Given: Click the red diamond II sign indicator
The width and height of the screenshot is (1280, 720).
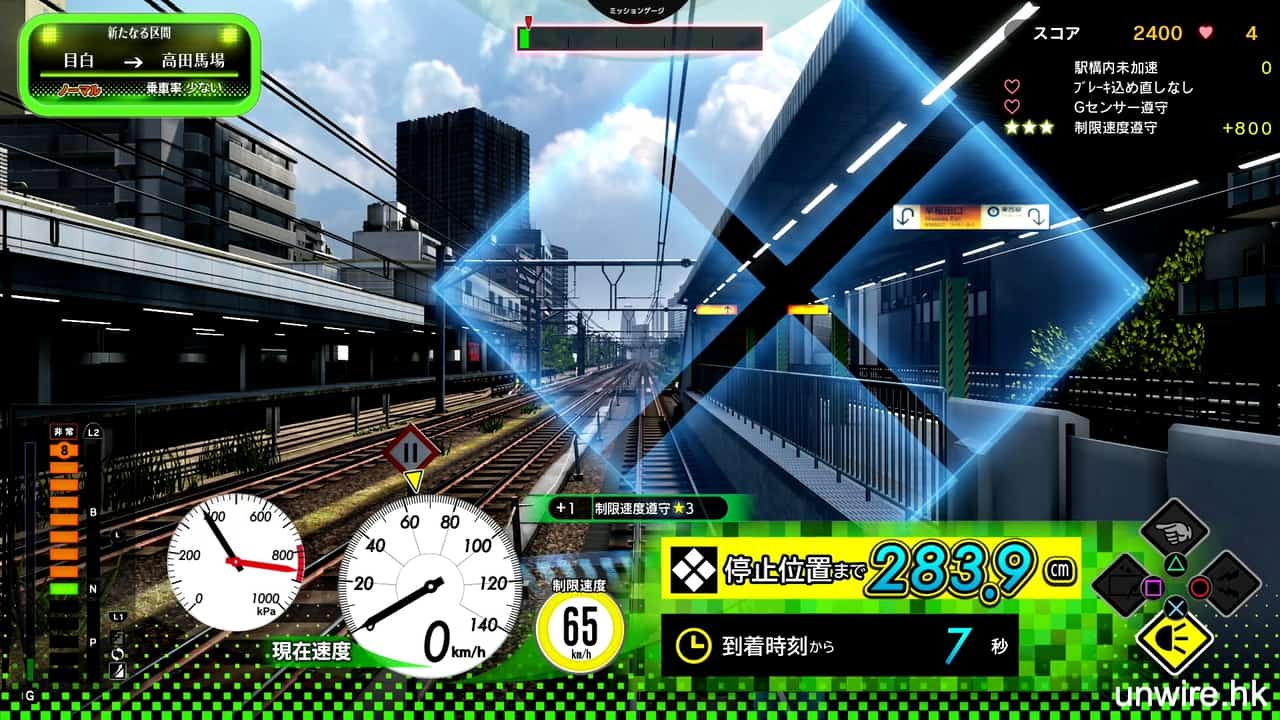Looking at the screenshot, I should pyautogui.click(x=411, y=451).
